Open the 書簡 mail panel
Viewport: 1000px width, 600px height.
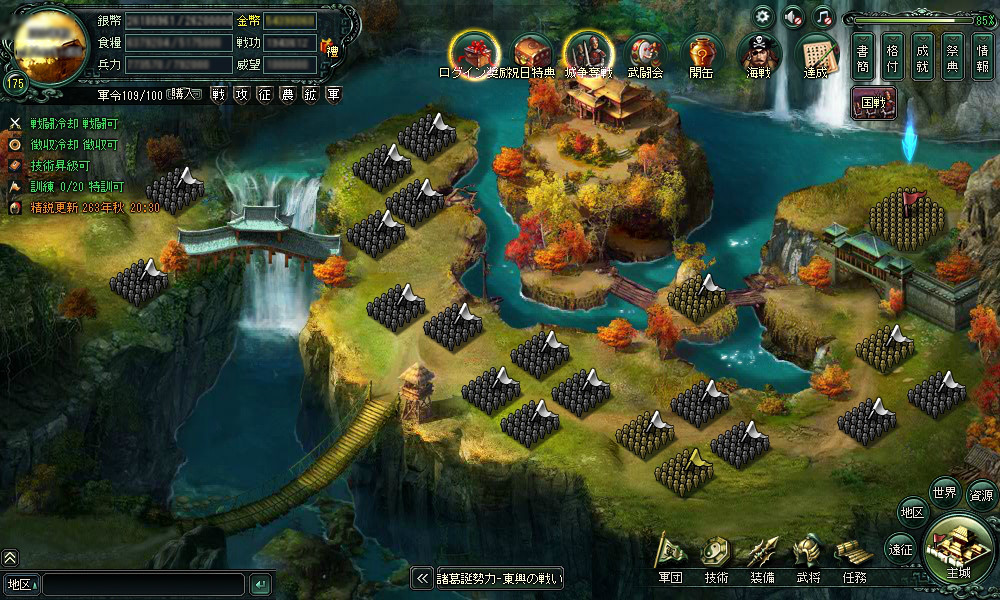coord(865,59)
